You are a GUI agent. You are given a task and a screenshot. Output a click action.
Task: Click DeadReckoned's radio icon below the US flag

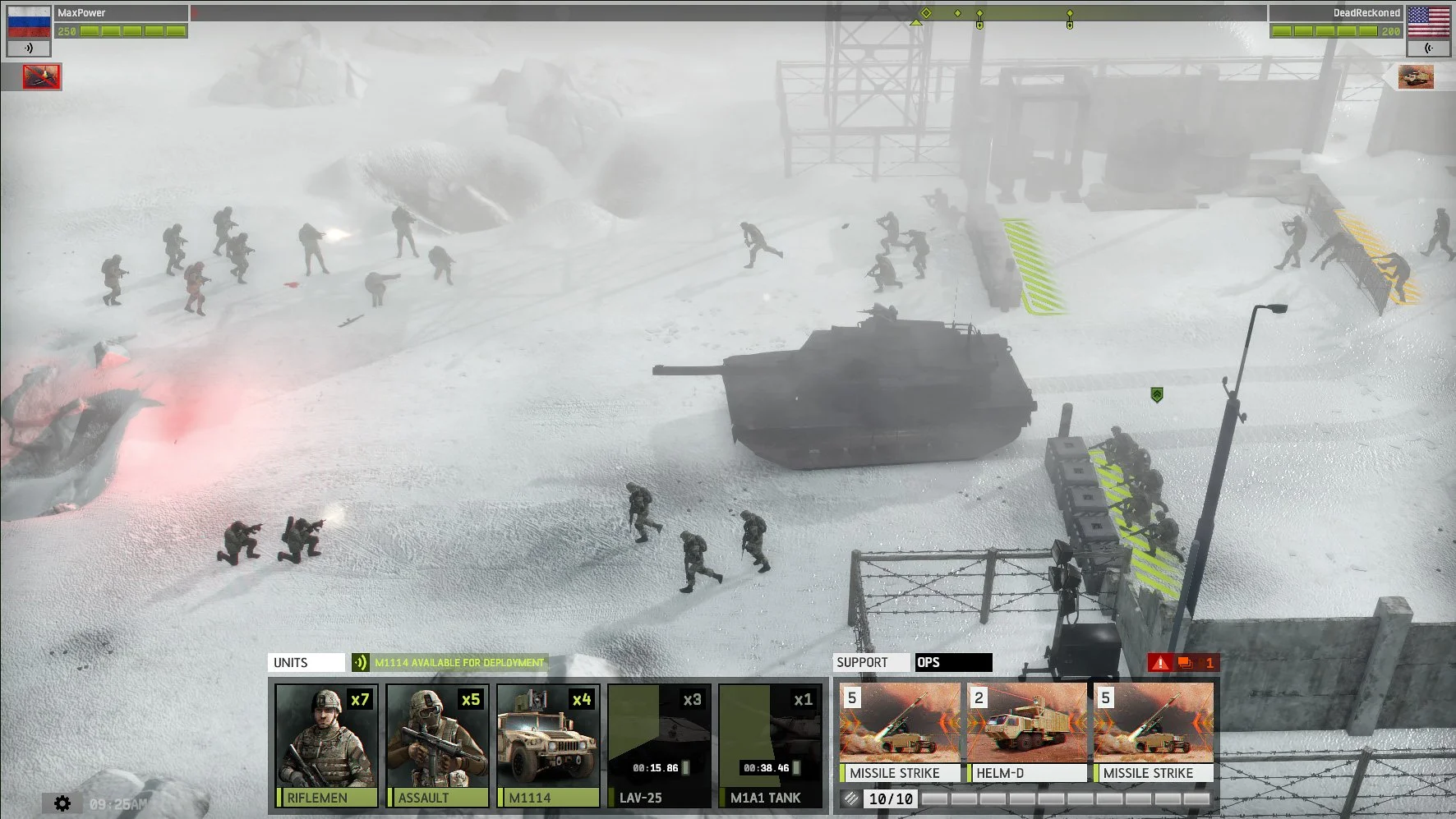pyautogui.click(x=1427, y=48)
